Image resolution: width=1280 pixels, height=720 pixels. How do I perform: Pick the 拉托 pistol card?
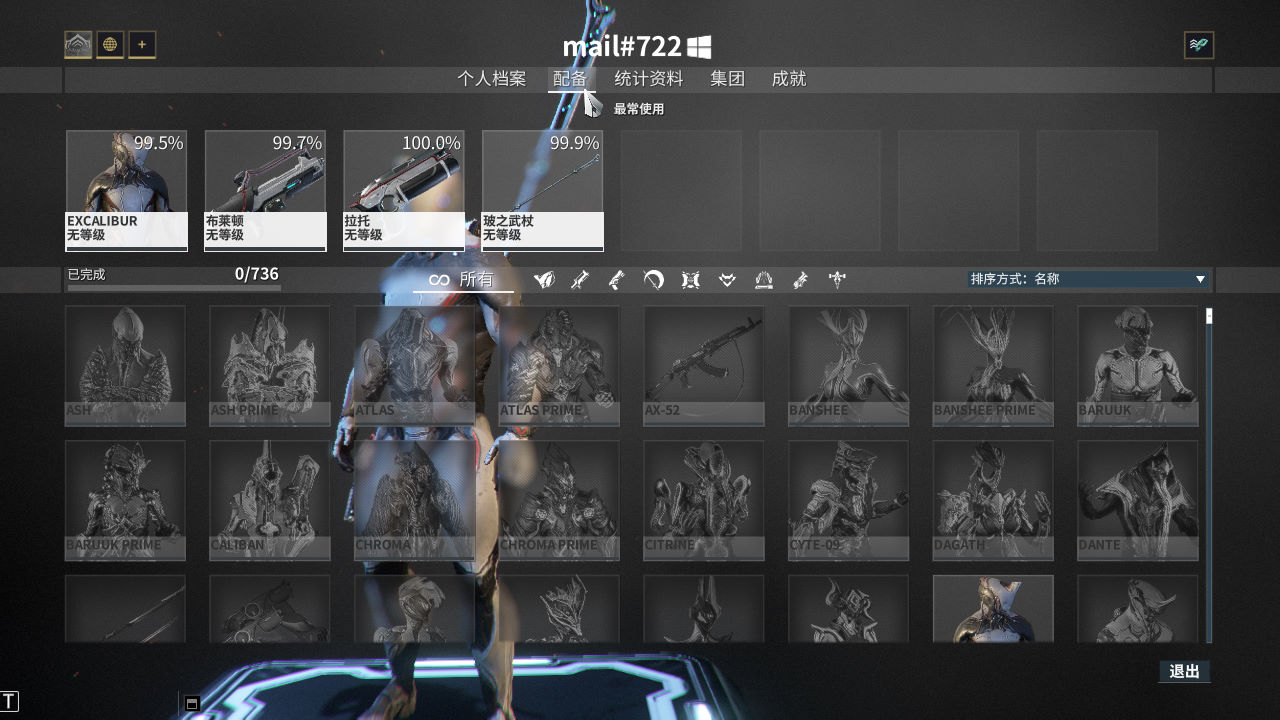(x=404, y=190)
